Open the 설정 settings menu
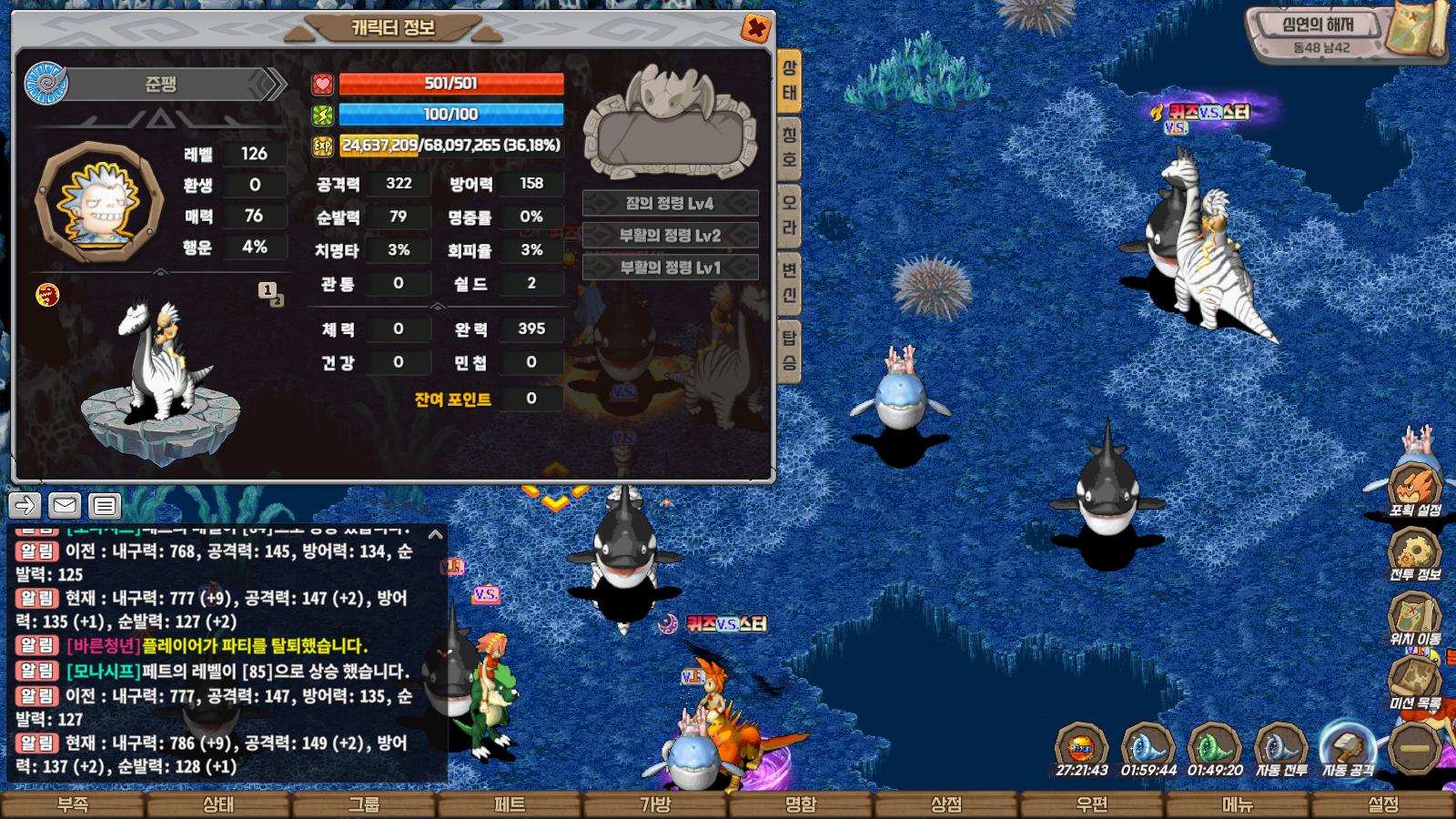 [x=1383, y=804]
